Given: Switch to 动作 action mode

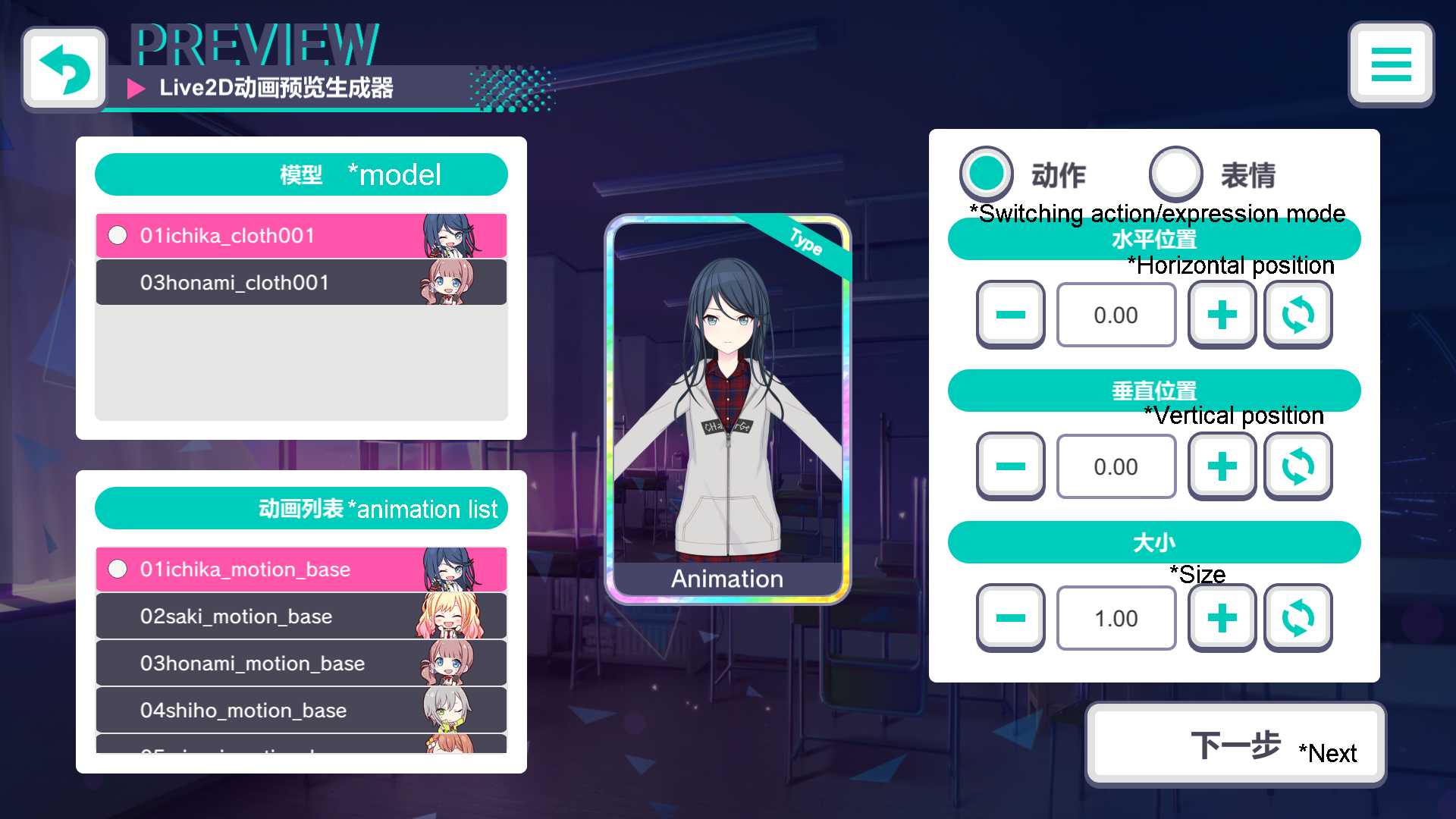Looking at the screenshot, I should pos(987,173).
